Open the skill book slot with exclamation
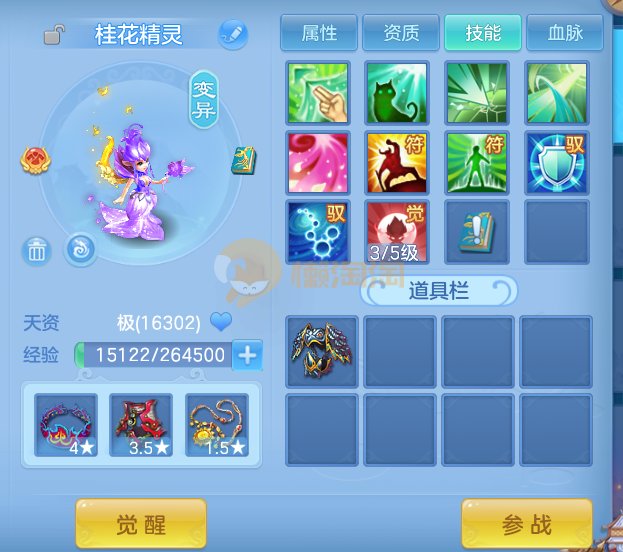Image resolution: width=623 pixels, height=552 pixels. pos(477,231)
